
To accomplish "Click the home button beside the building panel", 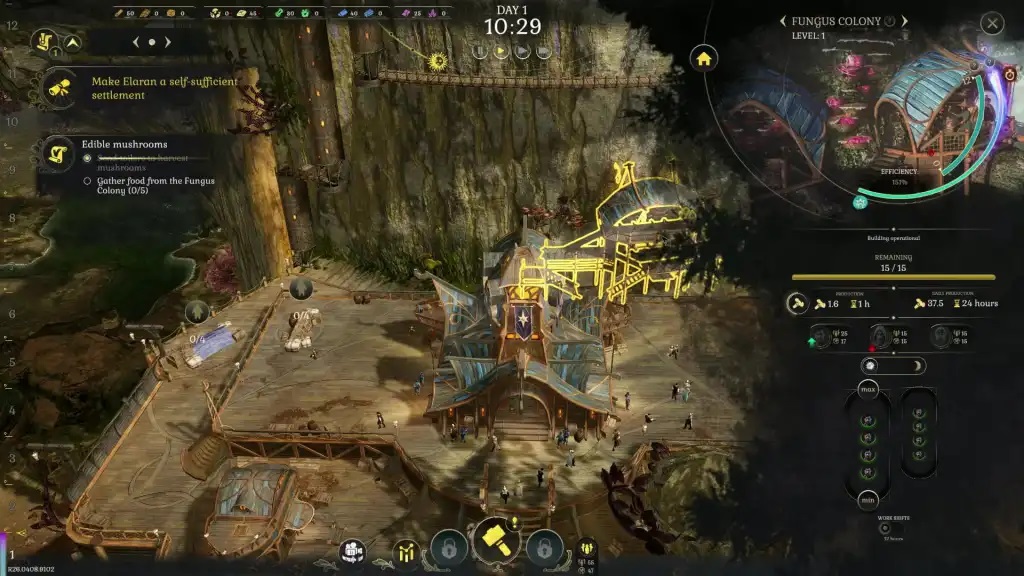I will click(704, 58).
